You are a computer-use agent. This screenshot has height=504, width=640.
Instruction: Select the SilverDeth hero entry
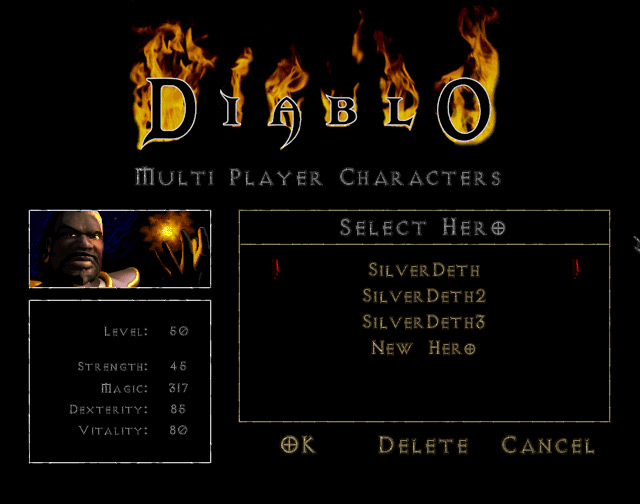(x=424, y=270)
